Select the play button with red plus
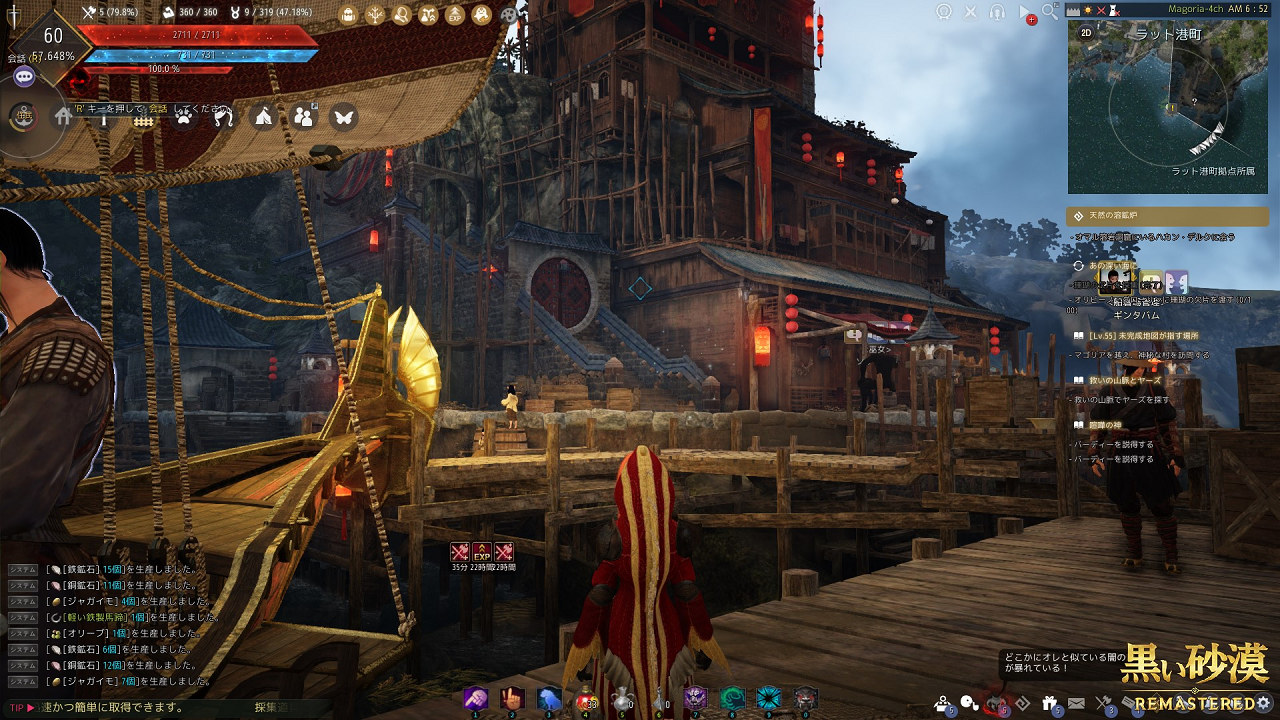Viewport: 1280px width, 720px height. point(1025,13)
